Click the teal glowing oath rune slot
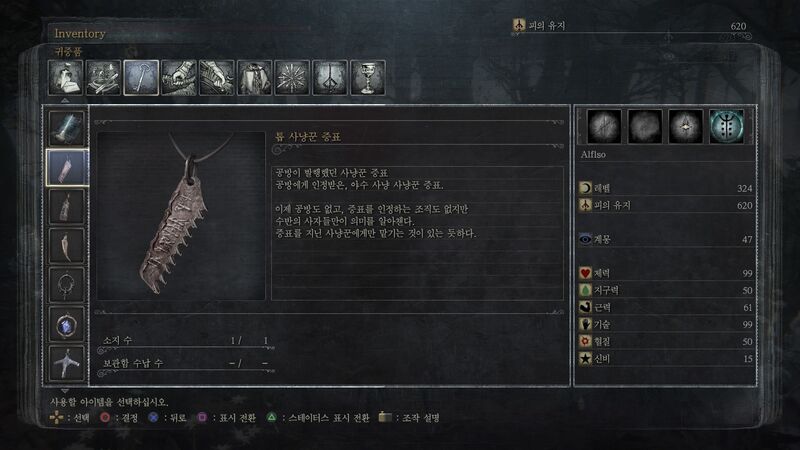The image size is (800, 450). 726,126
